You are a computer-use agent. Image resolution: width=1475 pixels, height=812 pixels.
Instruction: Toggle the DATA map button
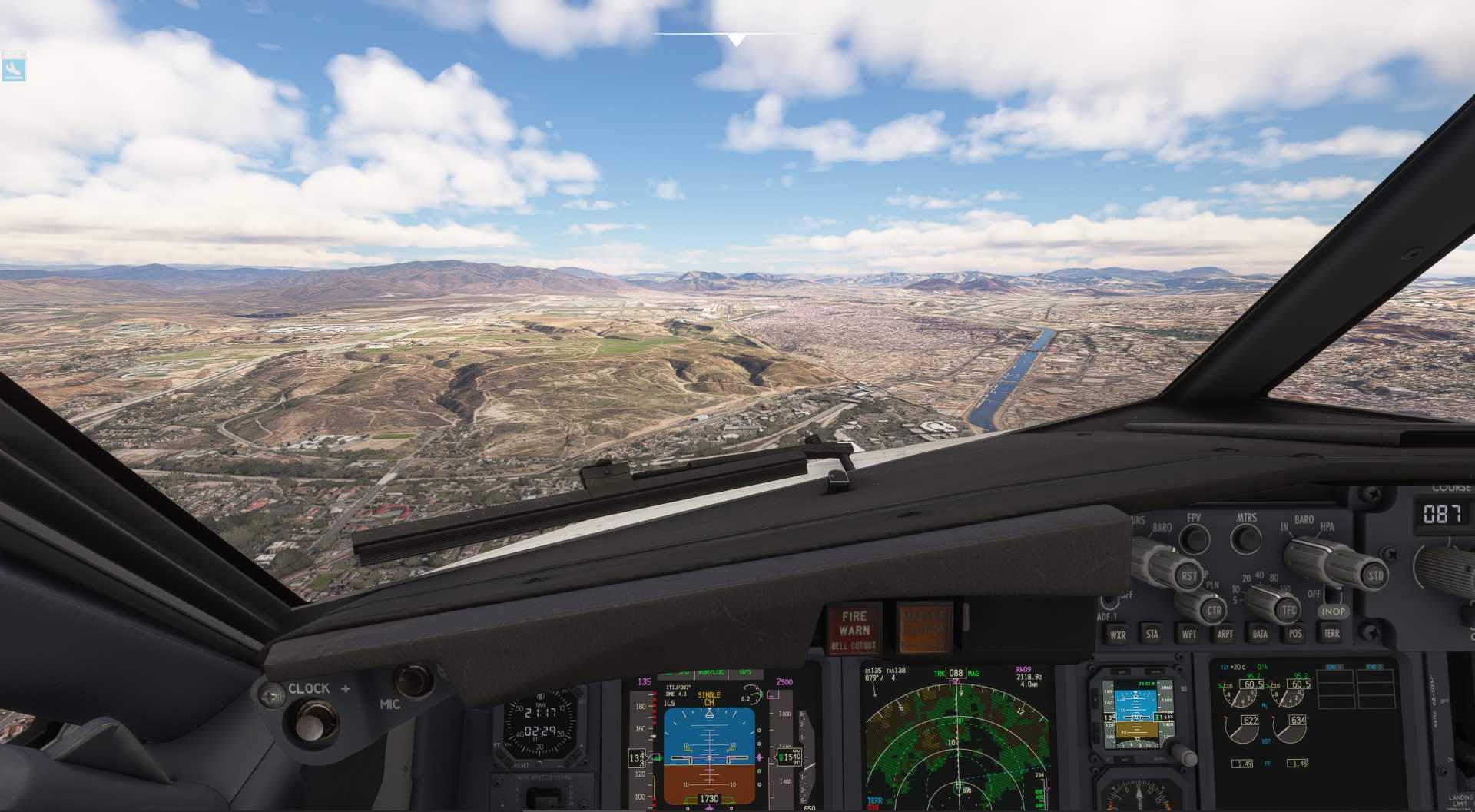click(1260, 634)
